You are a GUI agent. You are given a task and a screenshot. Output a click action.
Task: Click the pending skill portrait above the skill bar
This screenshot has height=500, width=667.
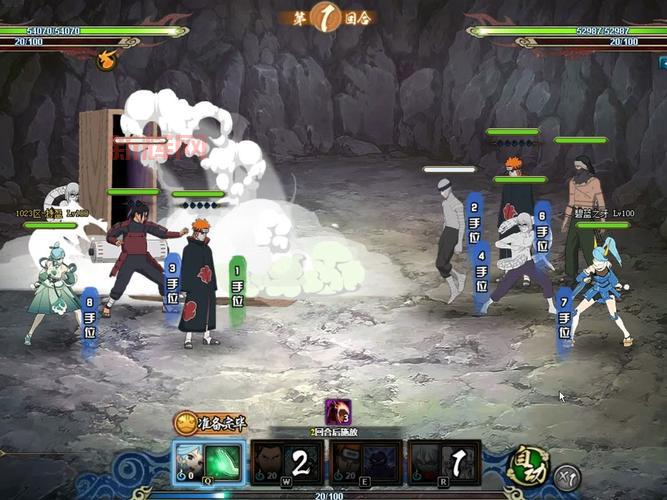(x=338, y=411)
